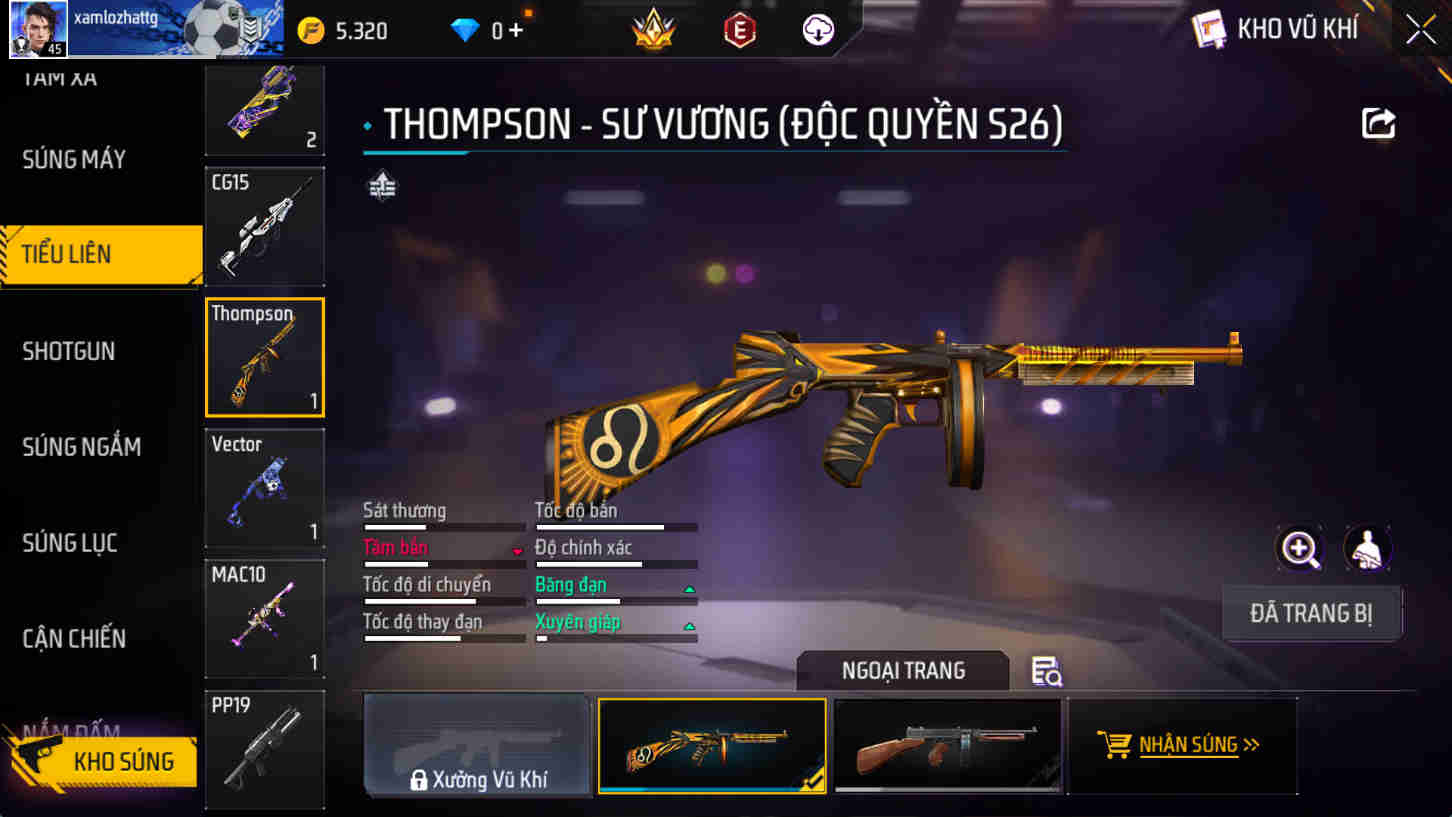Open the xamlozhattg player avatar
1452x817 pixels.
pyautogui.click(x=37, y=28)
